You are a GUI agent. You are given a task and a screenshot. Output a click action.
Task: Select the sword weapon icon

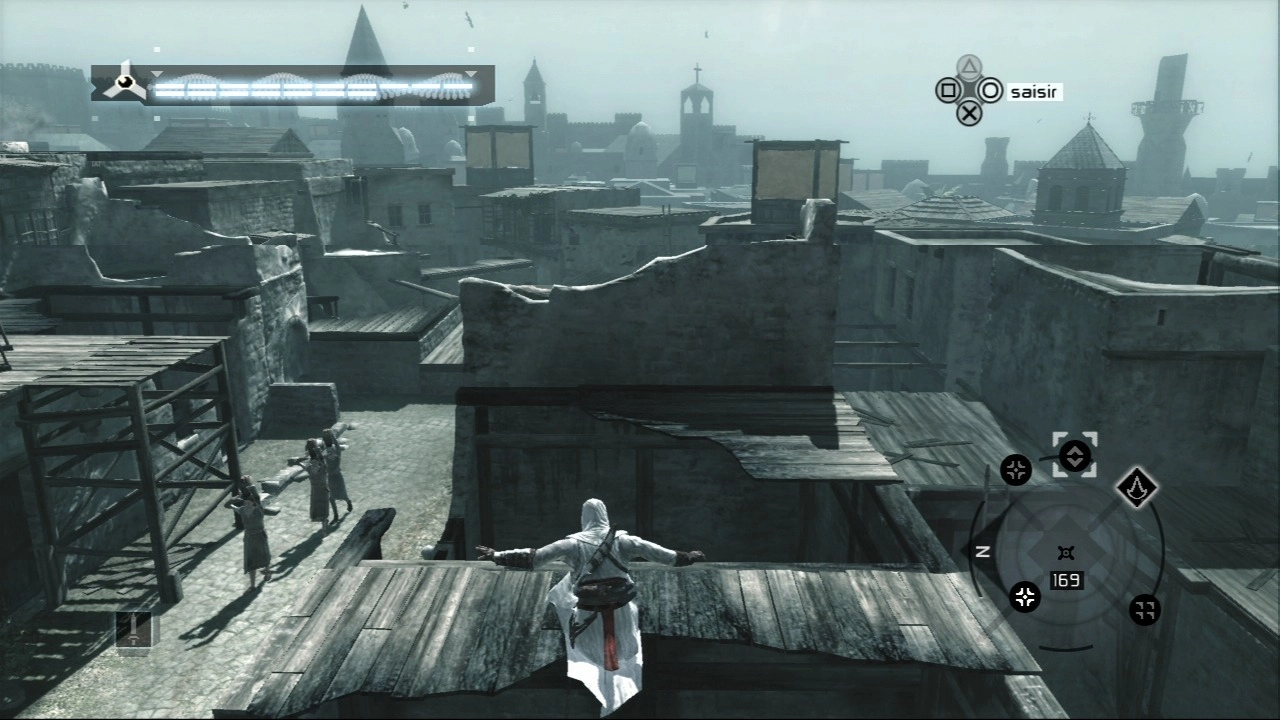click(x=136, y=629)
